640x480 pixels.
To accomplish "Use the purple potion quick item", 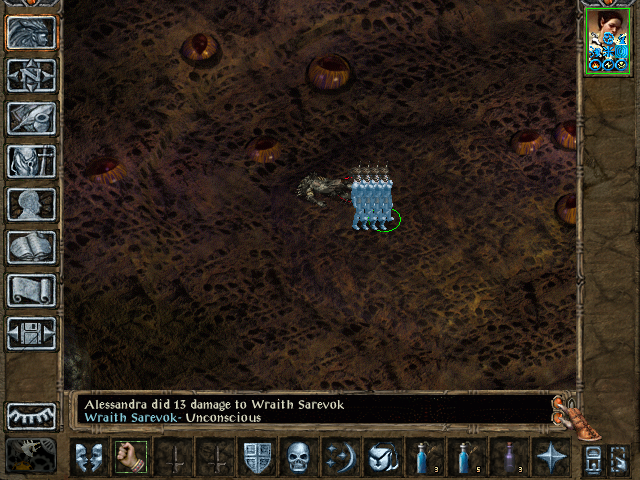I will pos(508,458).
